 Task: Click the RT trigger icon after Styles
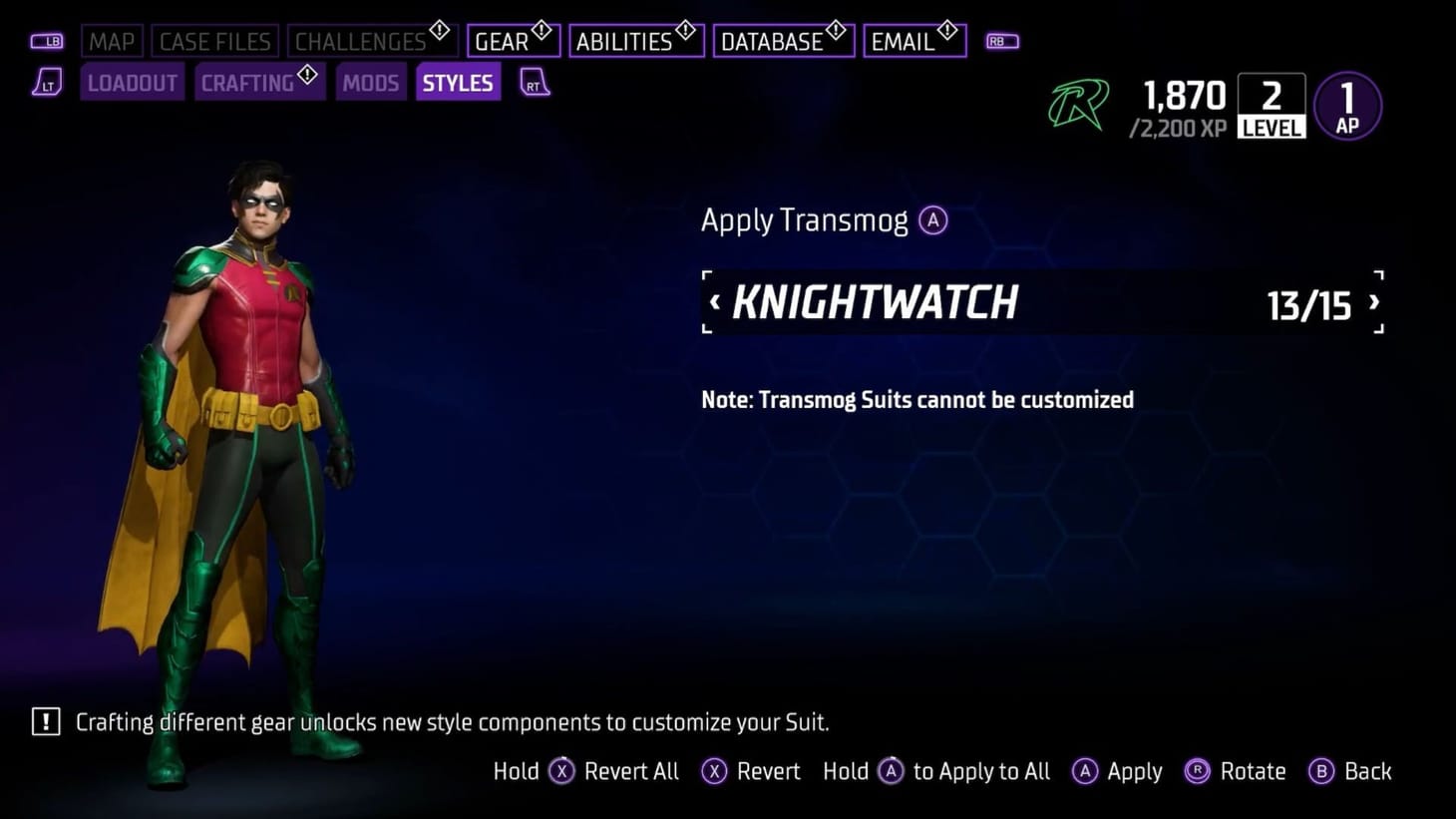[534, 83]
